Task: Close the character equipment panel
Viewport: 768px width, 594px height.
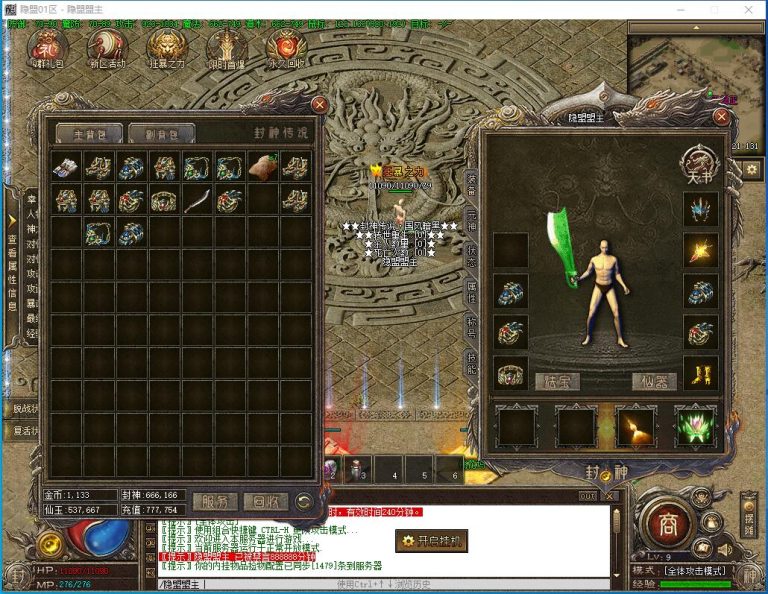Action: 721,116
